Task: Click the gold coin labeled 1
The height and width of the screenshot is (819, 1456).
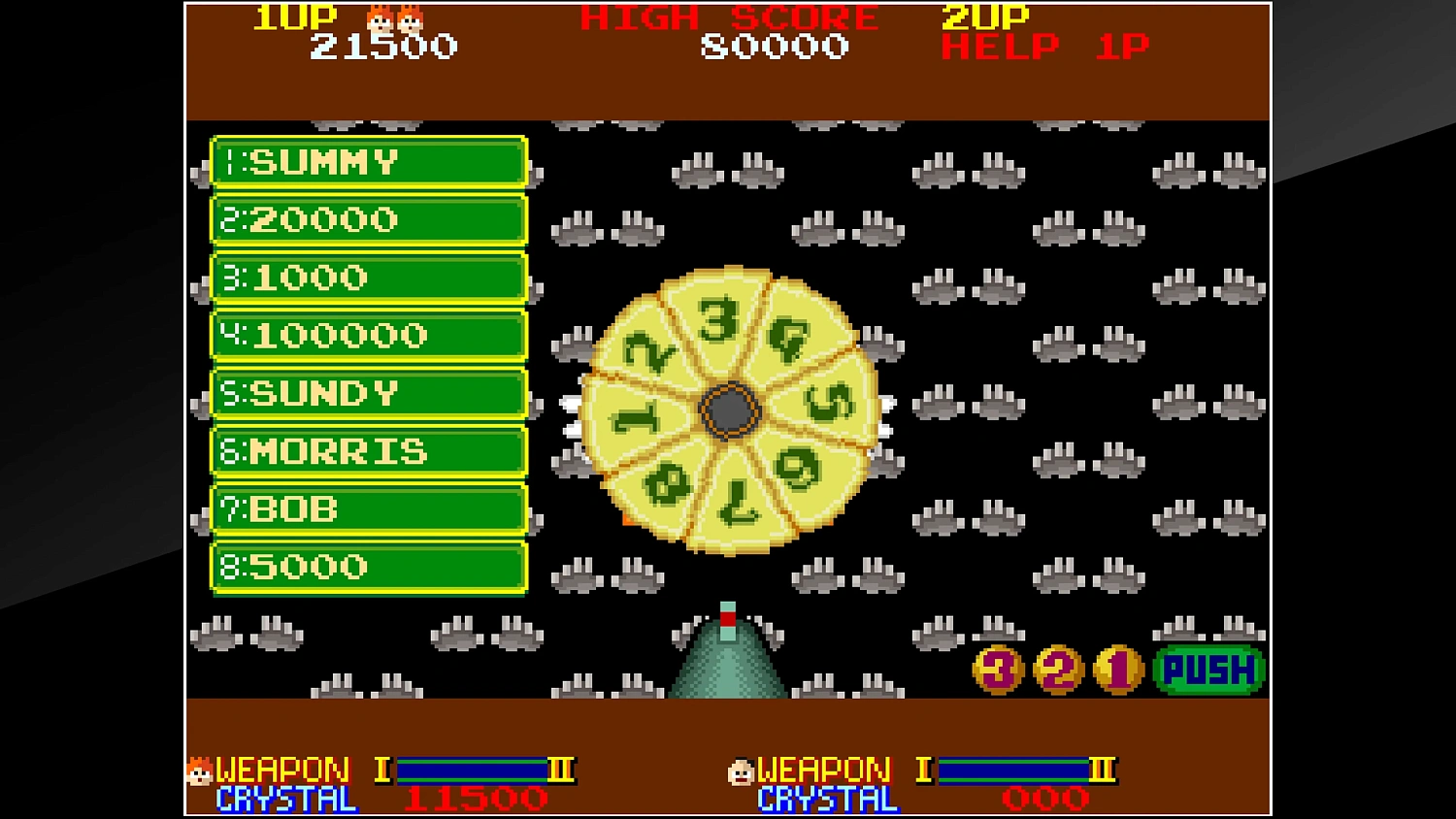Action: click(x=1116, y=668)
